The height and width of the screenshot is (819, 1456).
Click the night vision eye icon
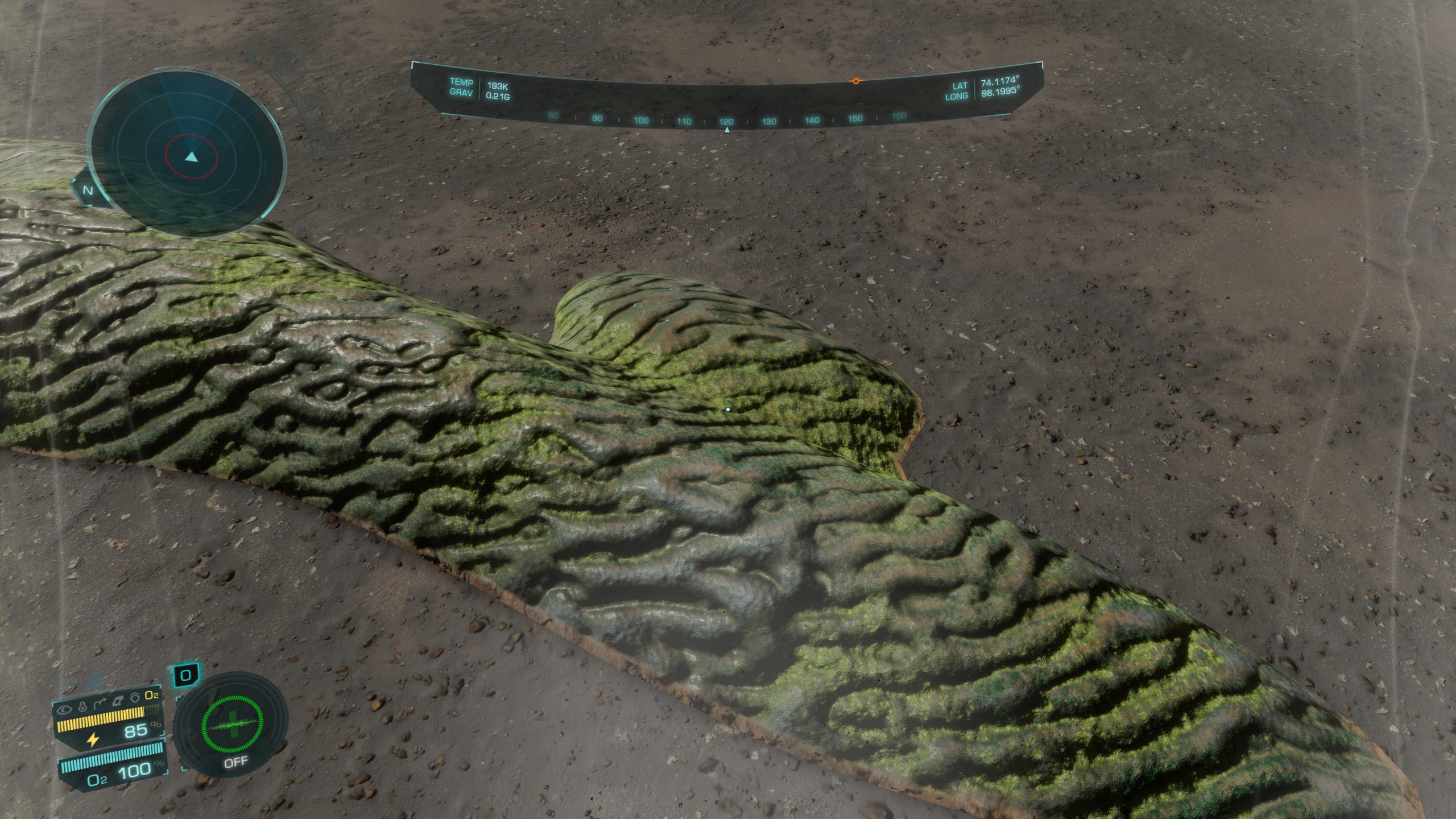click(x=65, y=710)
